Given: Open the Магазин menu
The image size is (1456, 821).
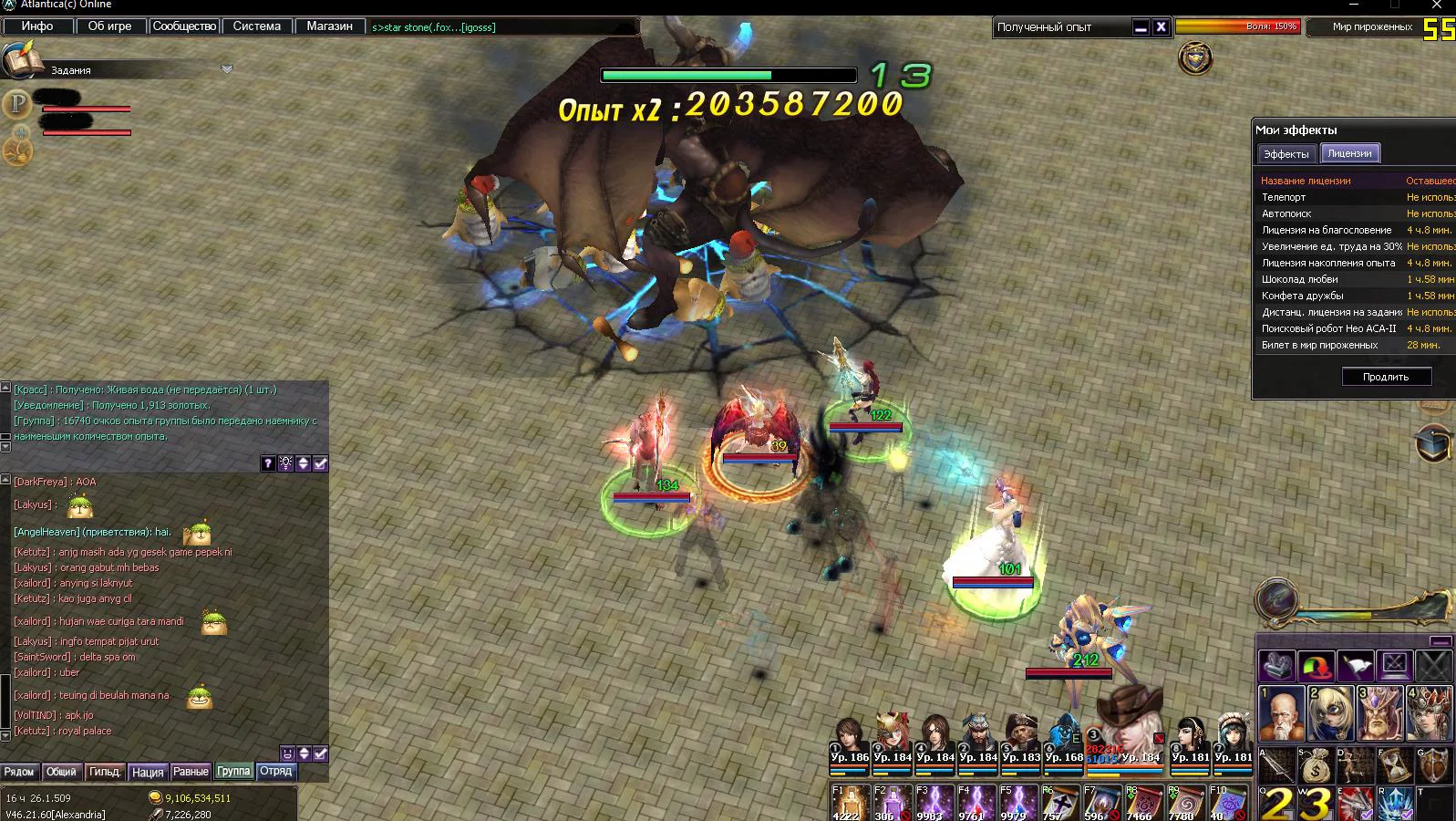Looking at the screenshot, I should click(329, 26).
